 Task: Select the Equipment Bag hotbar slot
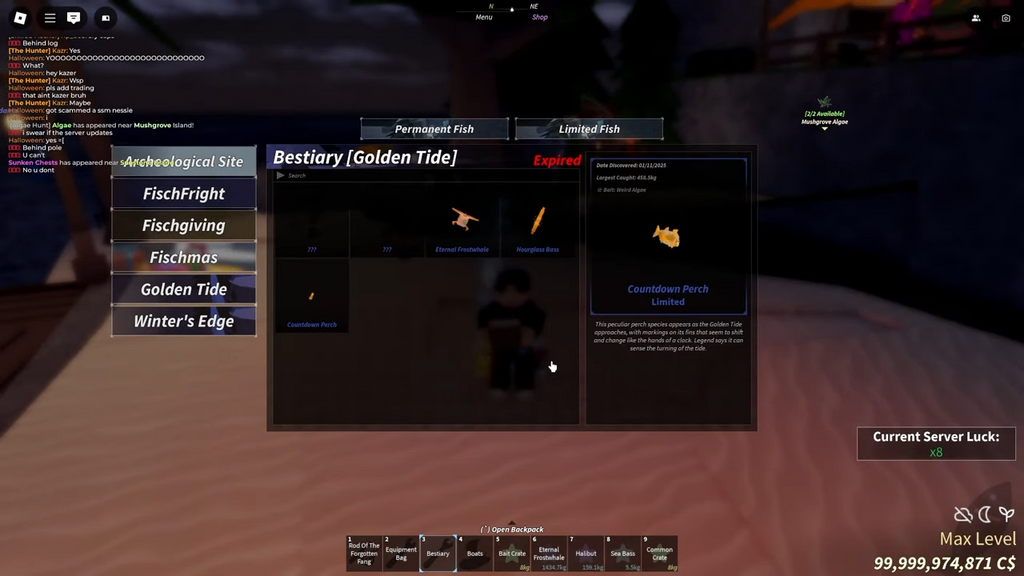(x=401, y=553)
